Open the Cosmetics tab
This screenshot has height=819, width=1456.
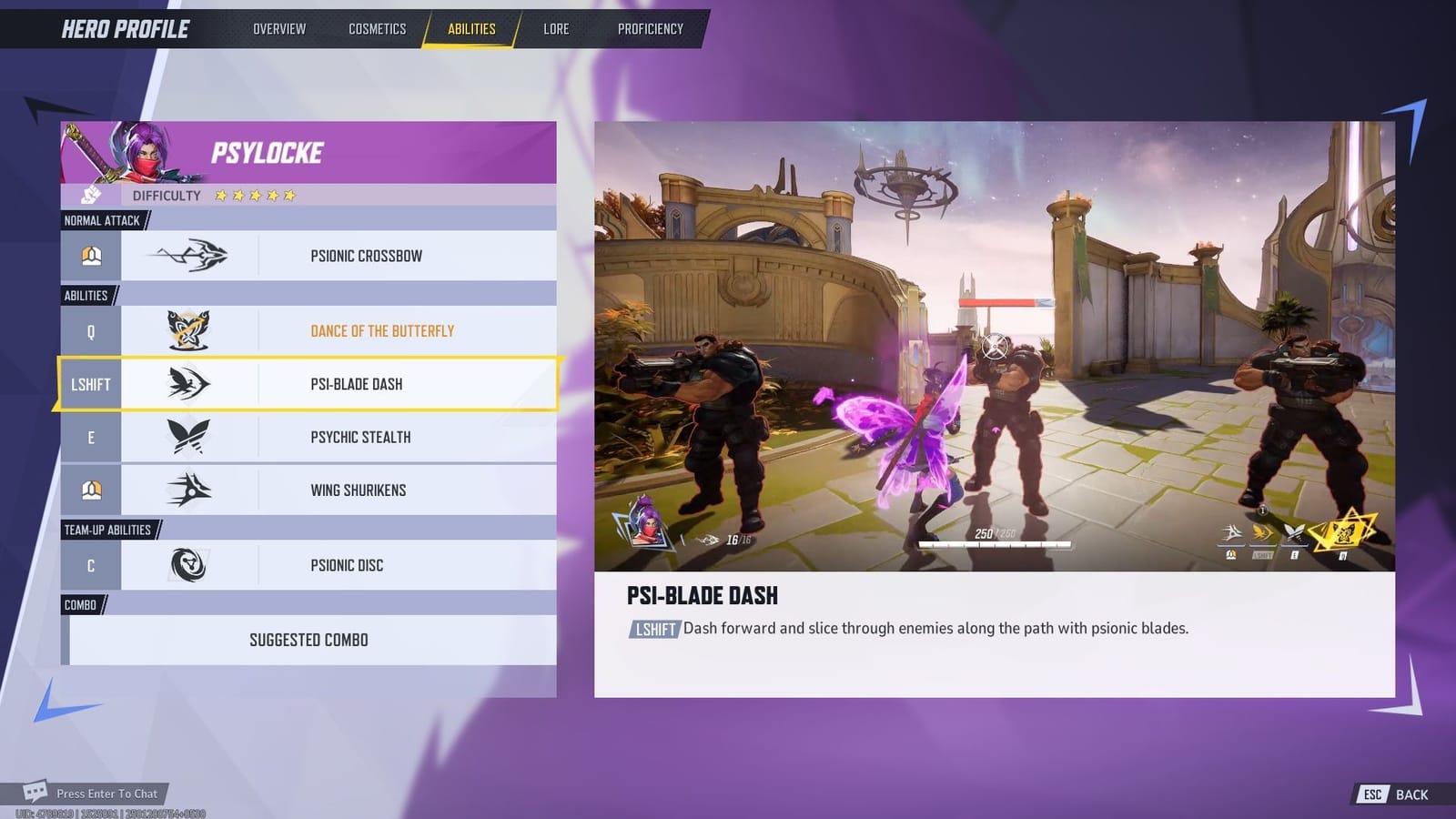point(375,28)
